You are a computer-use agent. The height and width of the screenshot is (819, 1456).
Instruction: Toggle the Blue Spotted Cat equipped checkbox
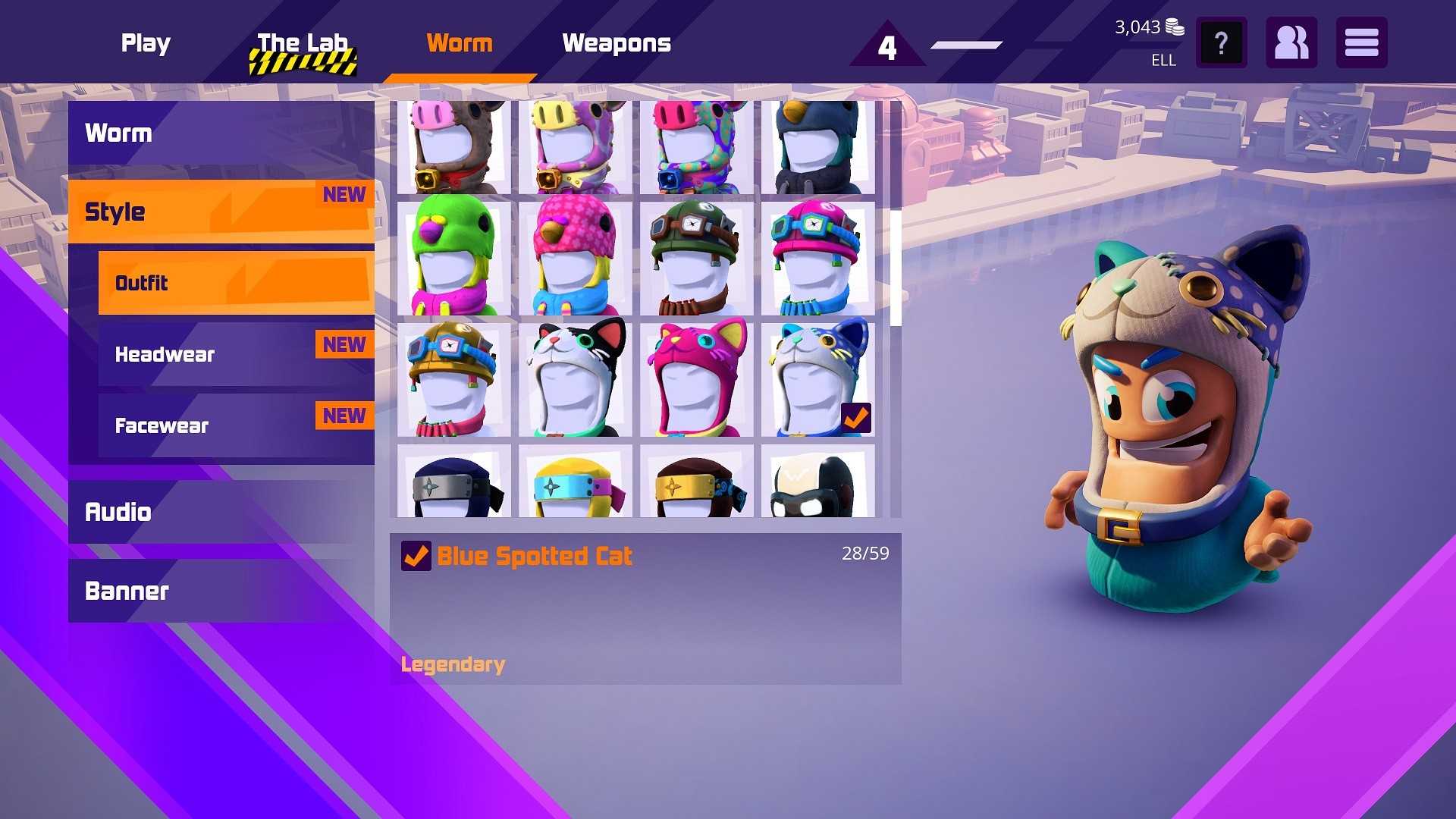(416, 555)
